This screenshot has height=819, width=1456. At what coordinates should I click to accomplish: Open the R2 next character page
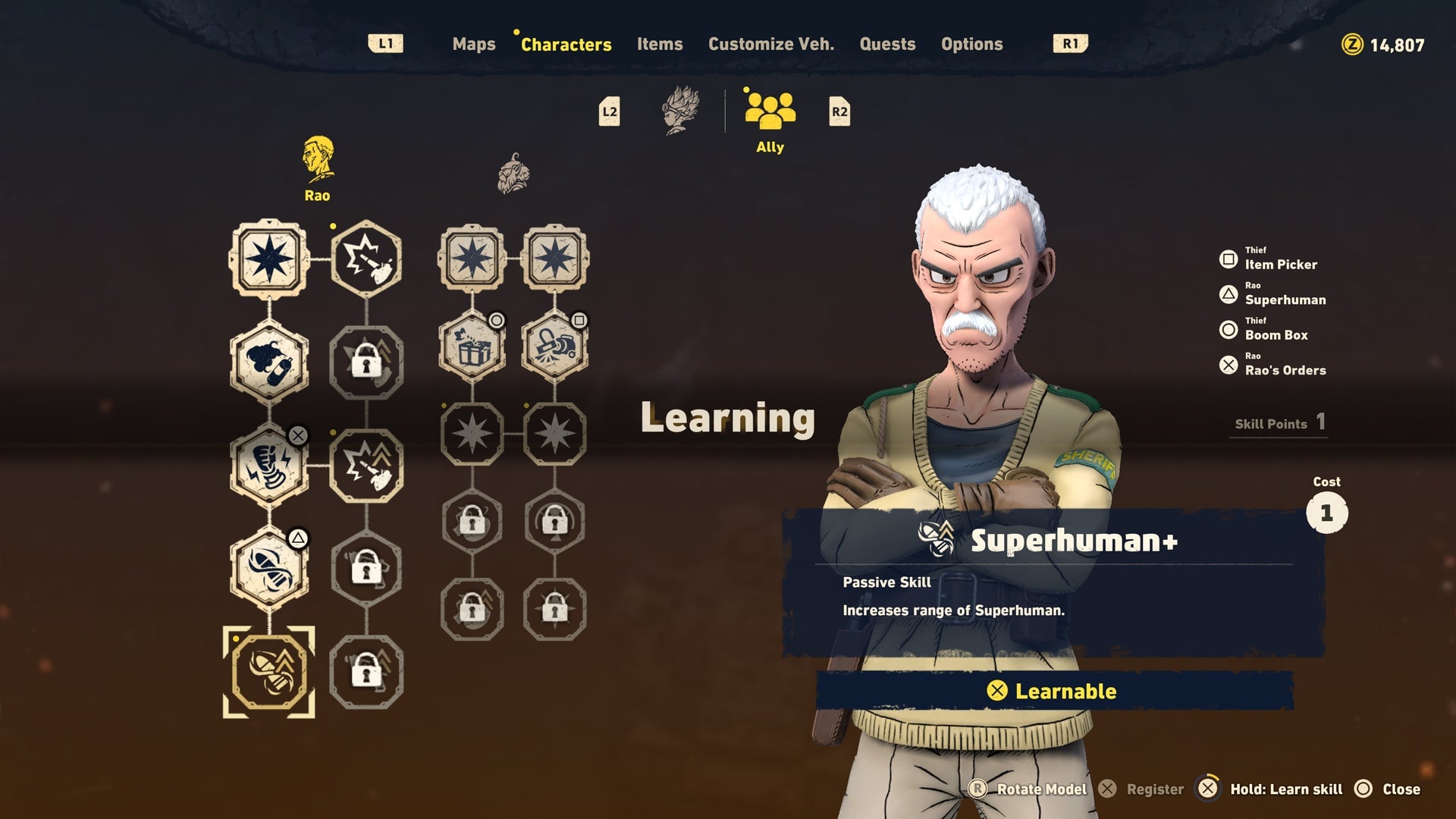pos(838,112)
